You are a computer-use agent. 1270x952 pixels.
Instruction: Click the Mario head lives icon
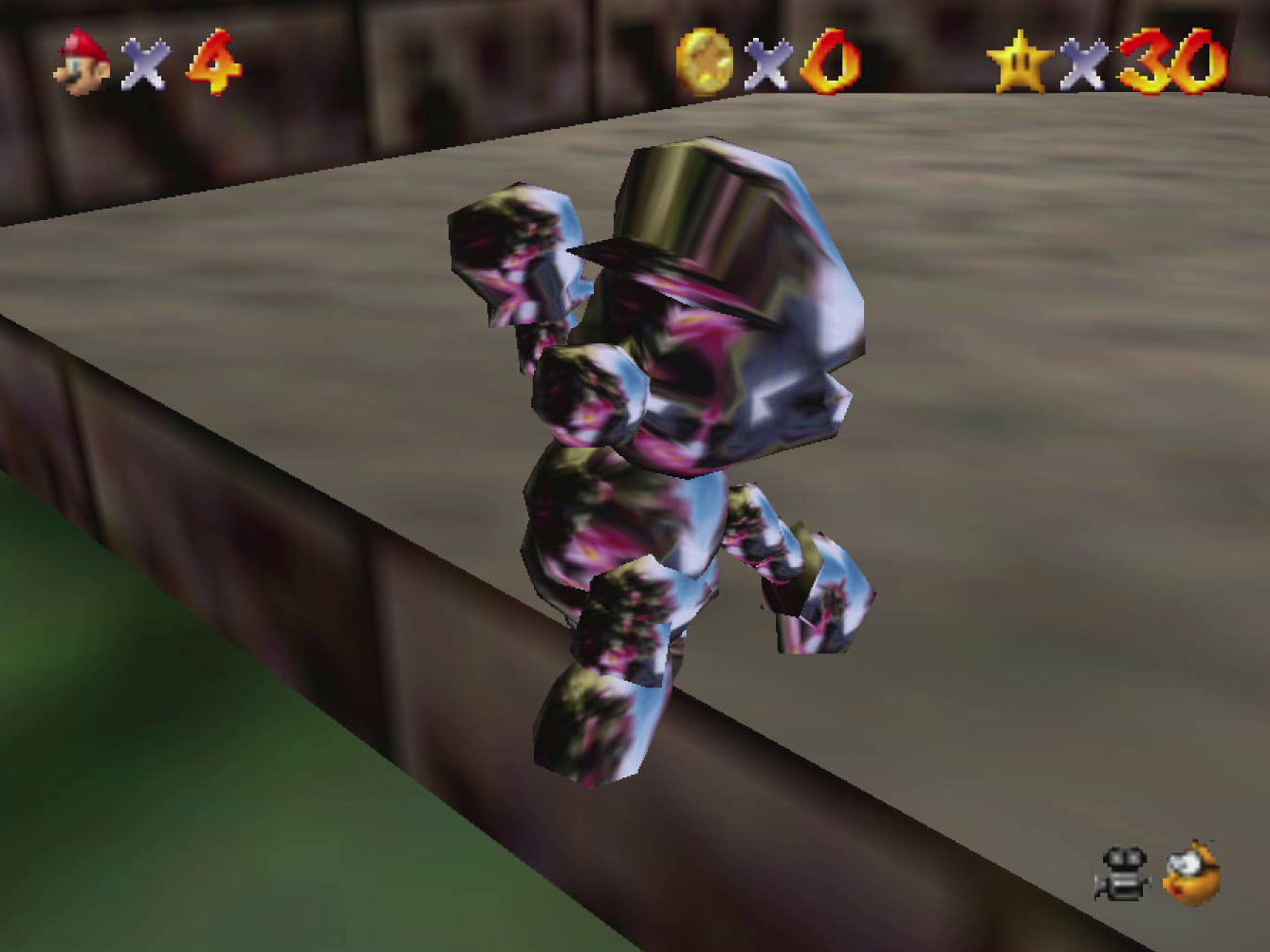point(81,62)
